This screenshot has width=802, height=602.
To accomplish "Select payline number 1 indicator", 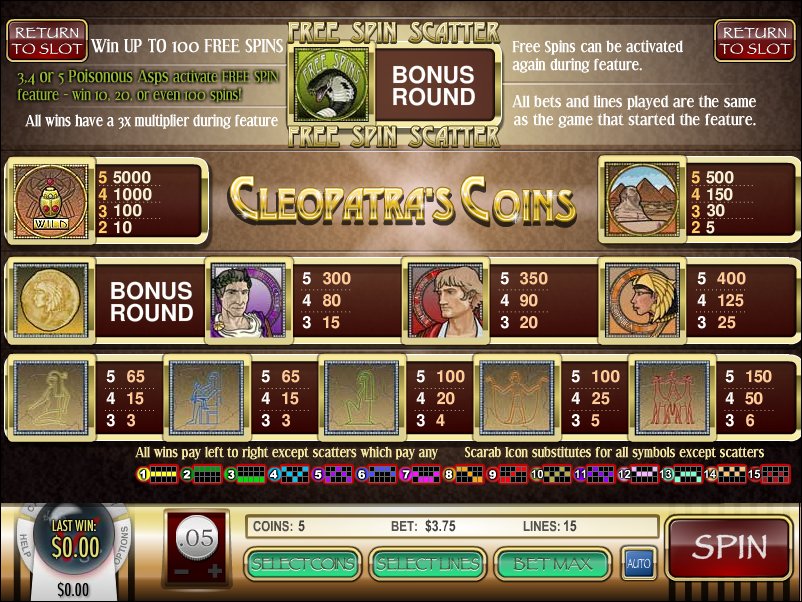I will [143, 475].
